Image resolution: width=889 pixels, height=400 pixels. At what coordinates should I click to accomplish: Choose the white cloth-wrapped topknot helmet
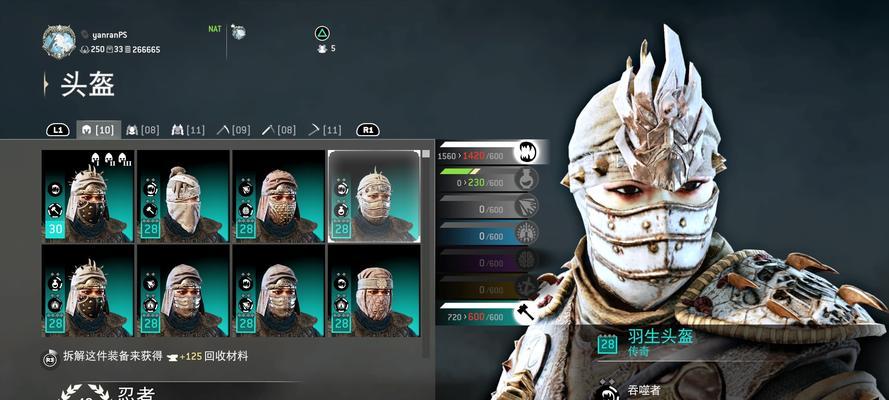(183, 196)
